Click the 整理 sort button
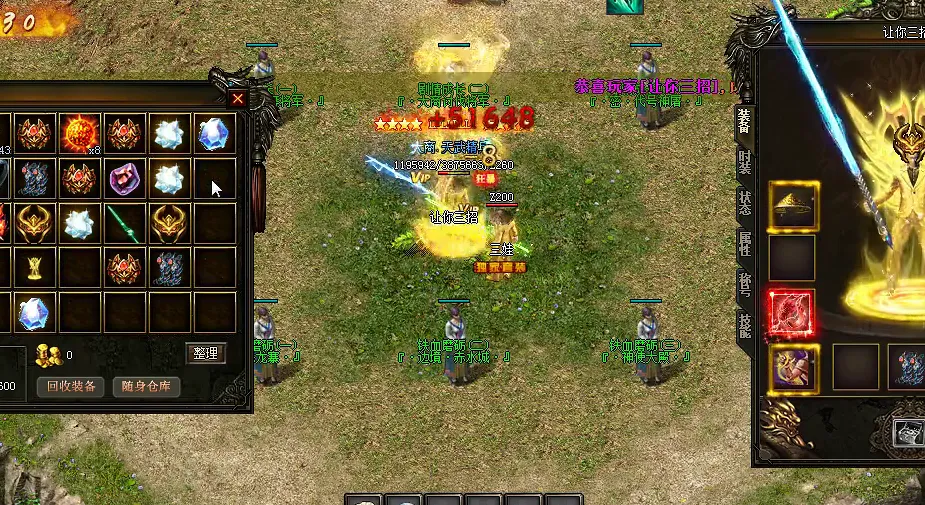Viewport: 925px width, 505px height. (206, 353)
